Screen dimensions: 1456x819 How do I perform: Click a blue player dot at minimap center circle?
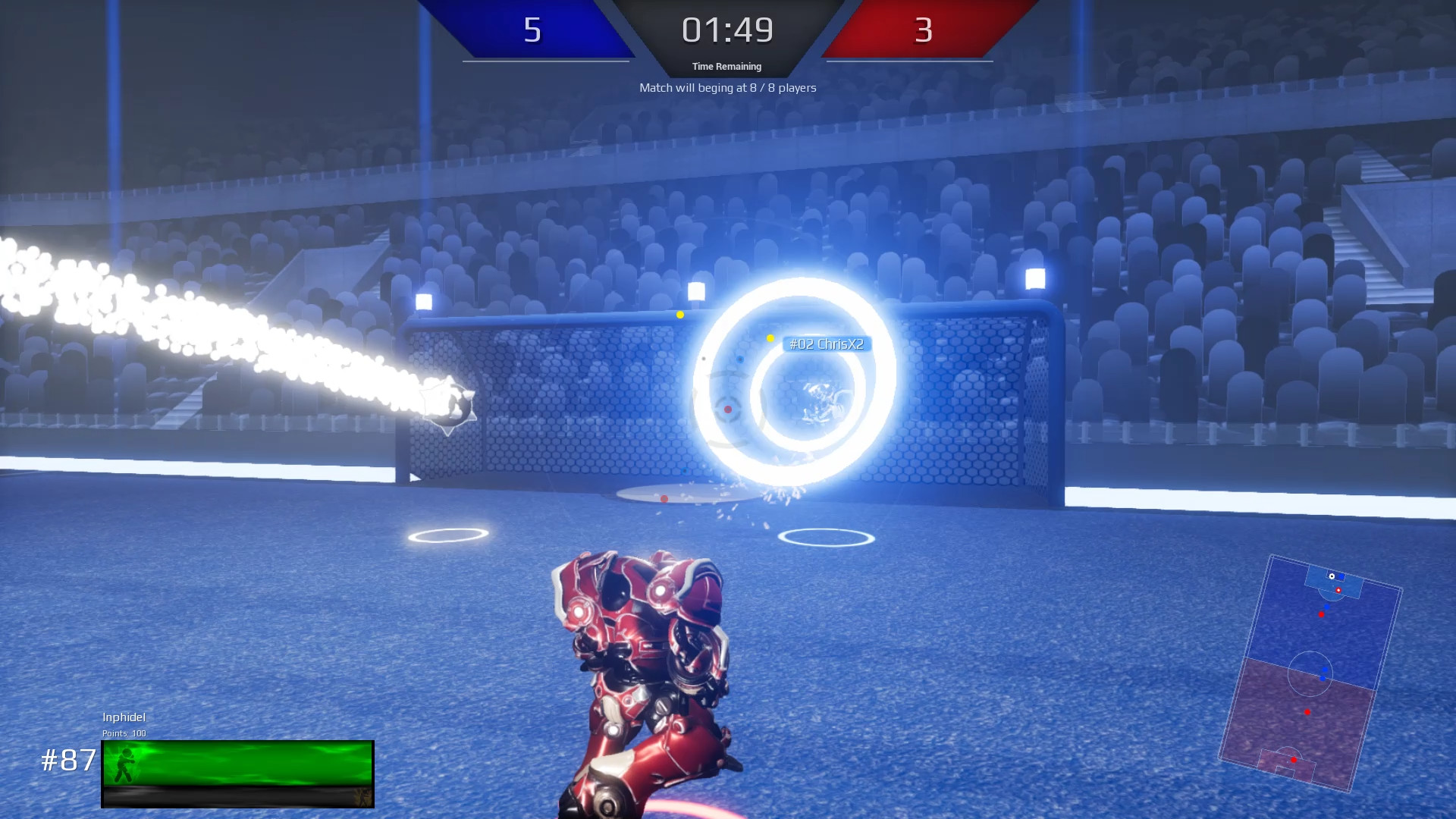click(1324, 670)
